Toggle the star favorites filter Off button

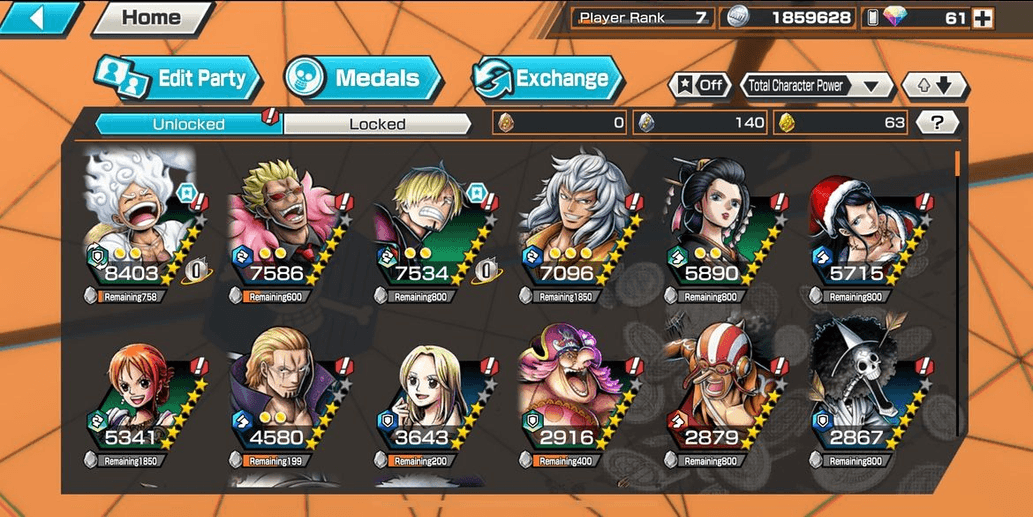(x=699, y=86)
